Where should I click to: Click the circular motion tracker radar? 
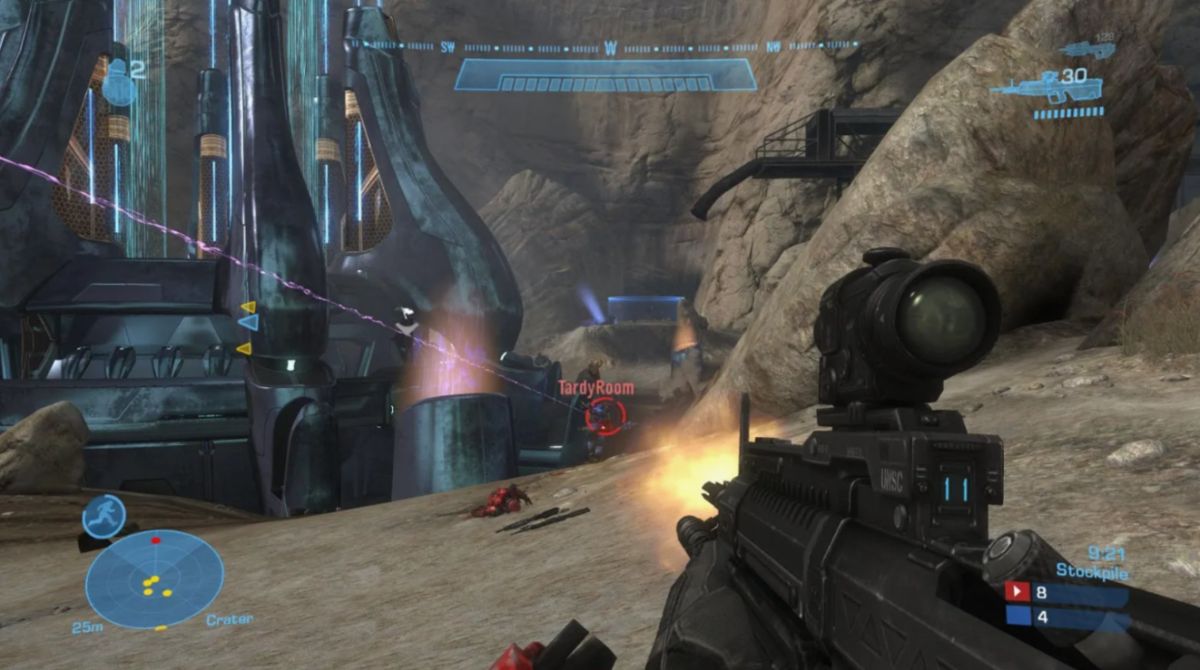154,579
